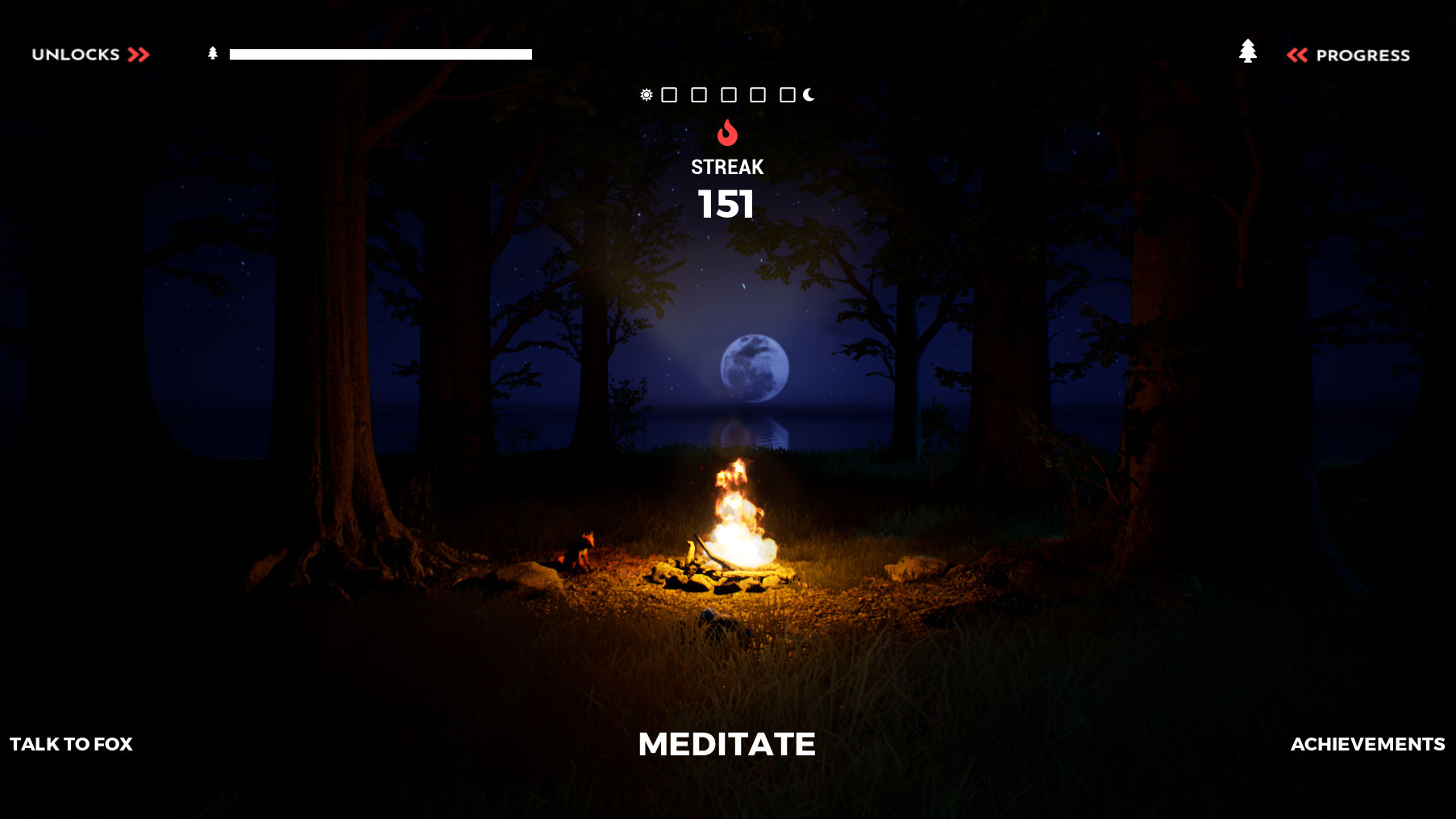Select the sun icon for daytime
Screen dimensions: 1456x819
[645, 95]
